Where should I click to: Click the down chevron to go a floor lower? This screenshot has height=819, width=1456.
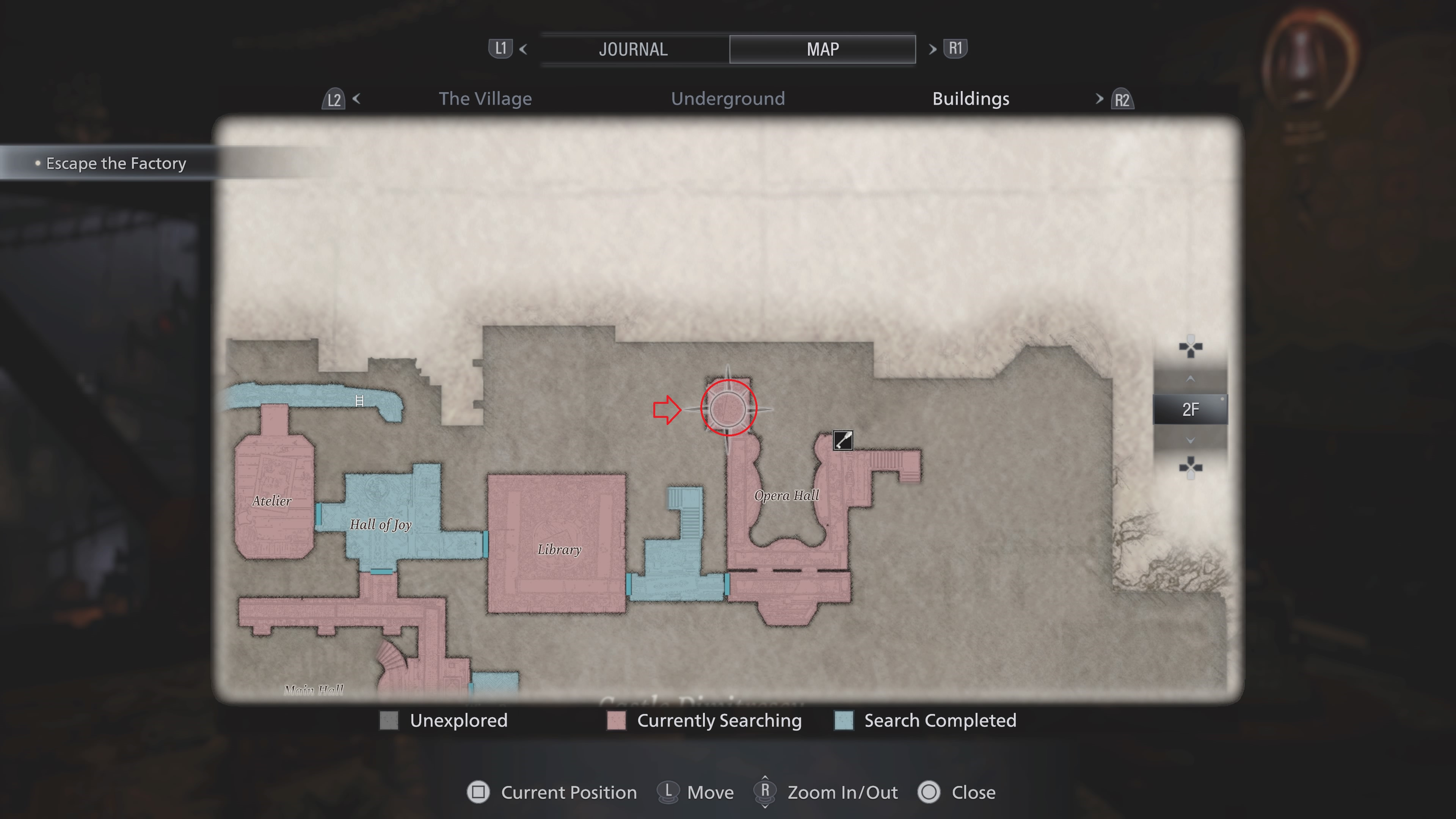pos(1190,441)
